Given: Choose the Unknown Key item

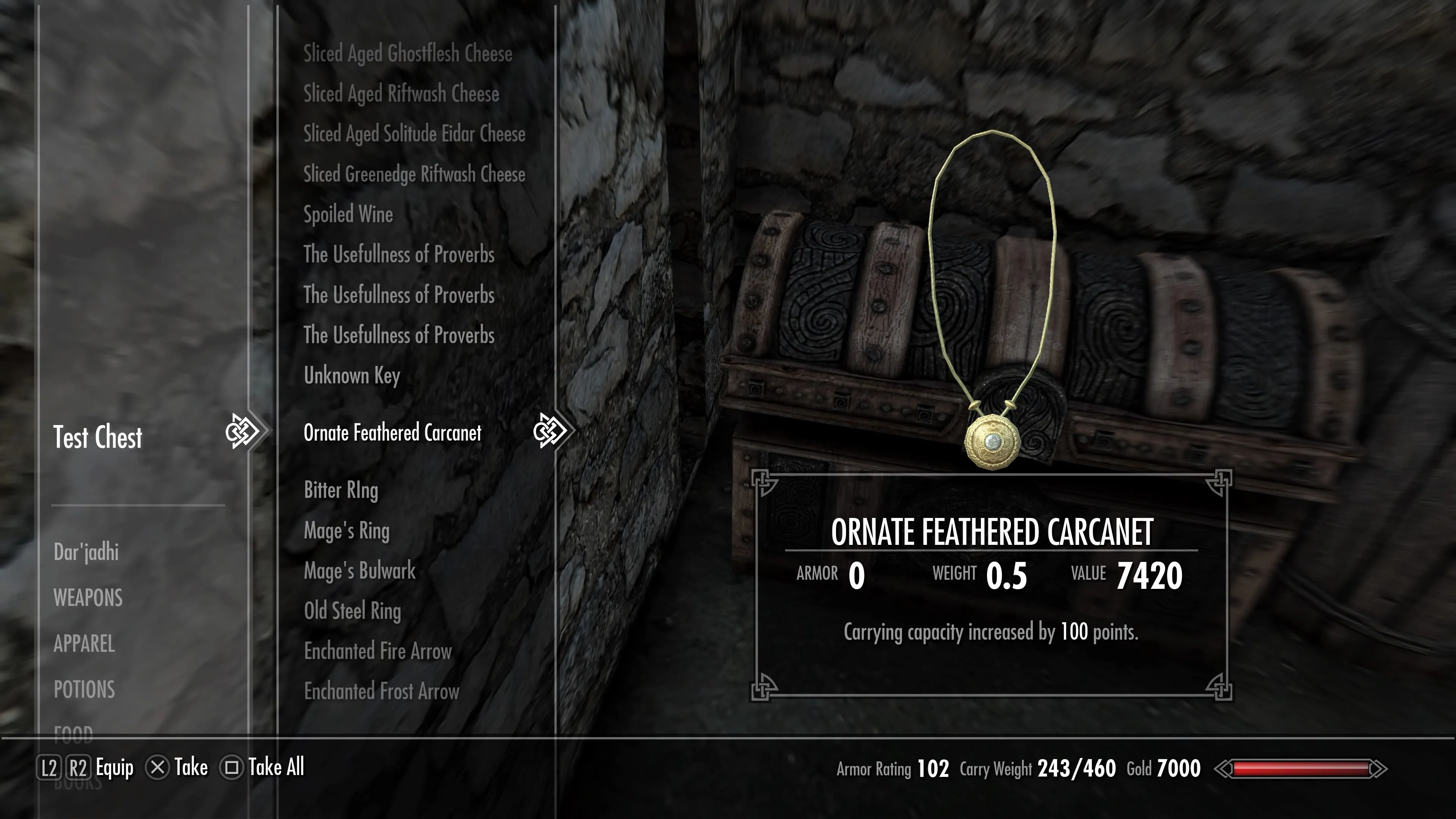Looking at the screenshot, I should coord(351,375).
